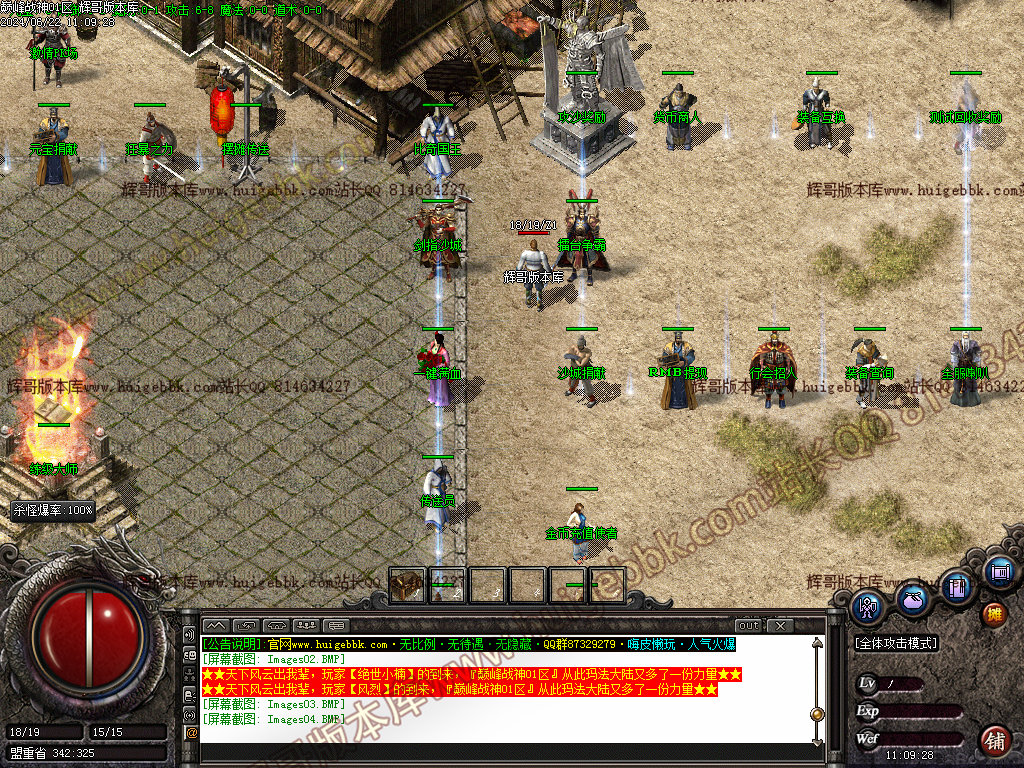Toggle the topmost chat channel filter icon
Image resolution: width=1024 pixels, height=768 pixels.
pos(191,635)
